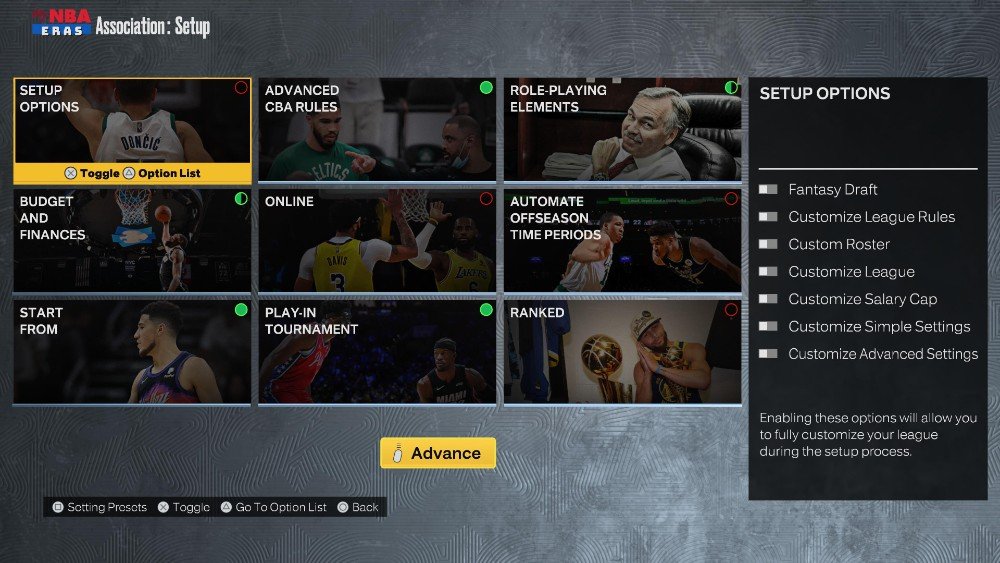Select the Budget and Finances tile
Viewport: 1000px width, 563px height.
pyautogui.click(x=132, y=241)
